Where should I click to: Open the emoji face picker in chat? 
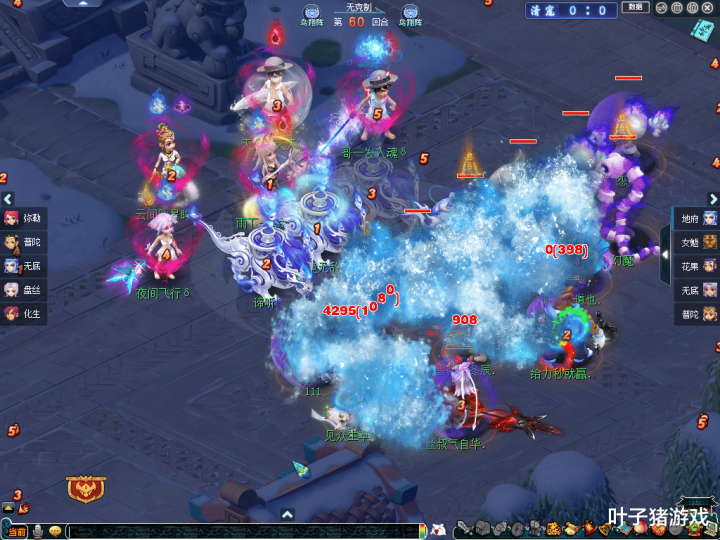coord(56,531)
